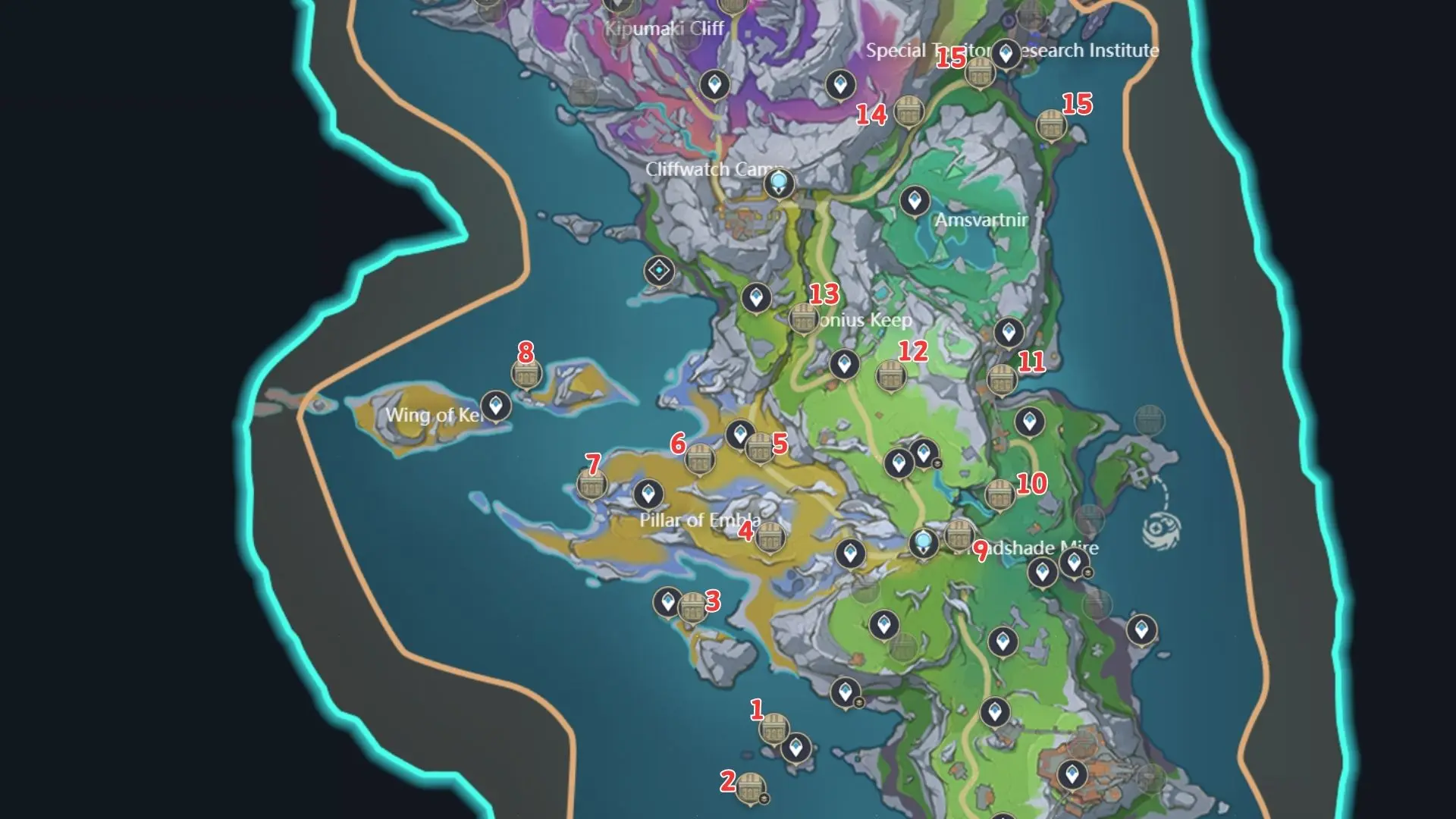The image size is (1456, 819).
Task: Follow the dashed travel path arrow on the right
Action: pos(1156,478)
